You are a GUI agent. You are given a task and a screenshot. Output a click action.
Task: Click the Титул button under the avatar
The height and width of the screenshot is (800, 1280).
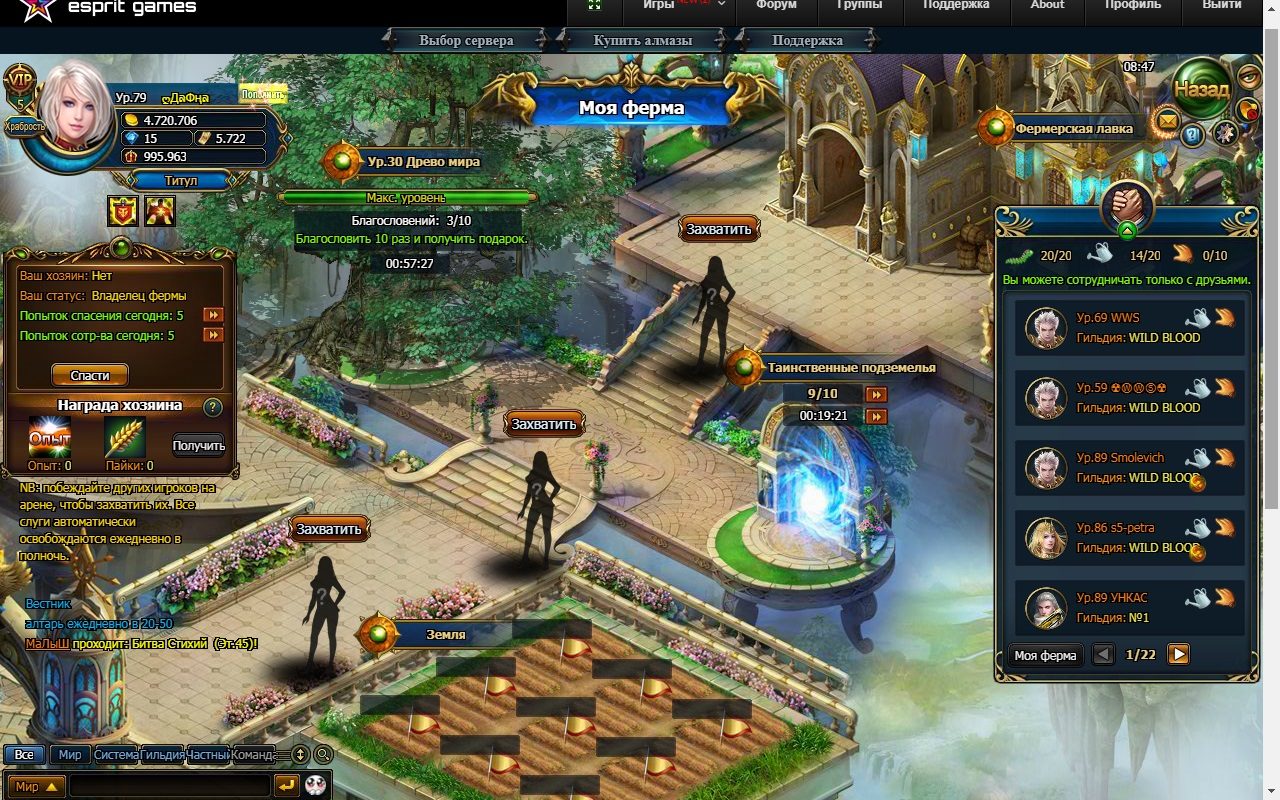tap(181, 181)
